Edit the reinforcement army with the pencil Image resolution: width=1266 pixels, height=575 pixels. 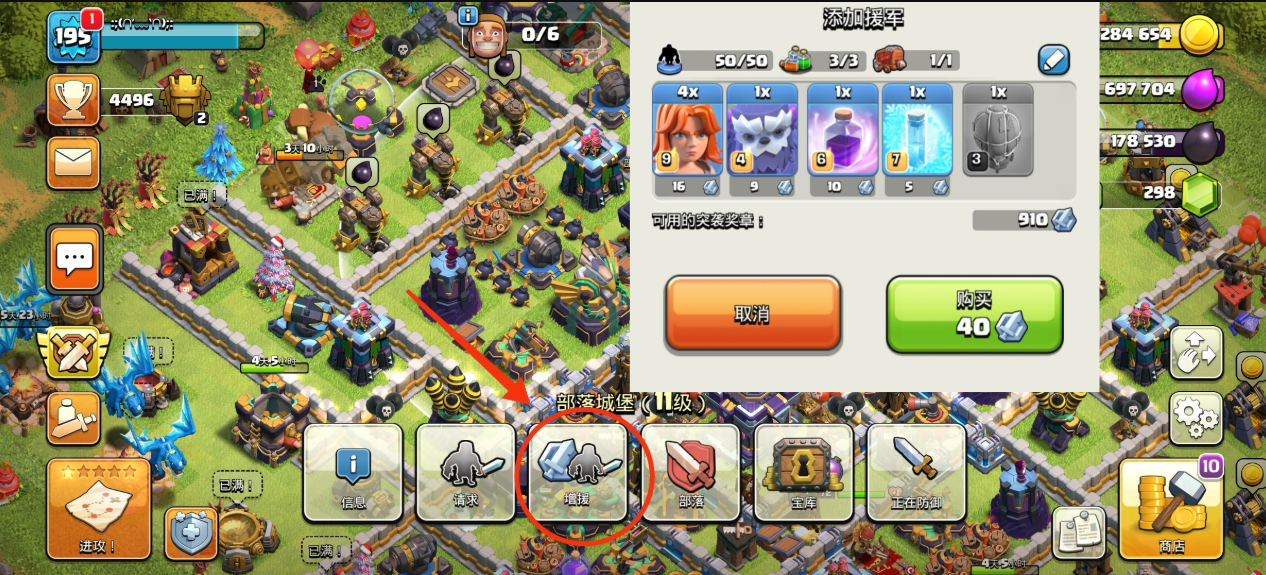coord(1053,59)
